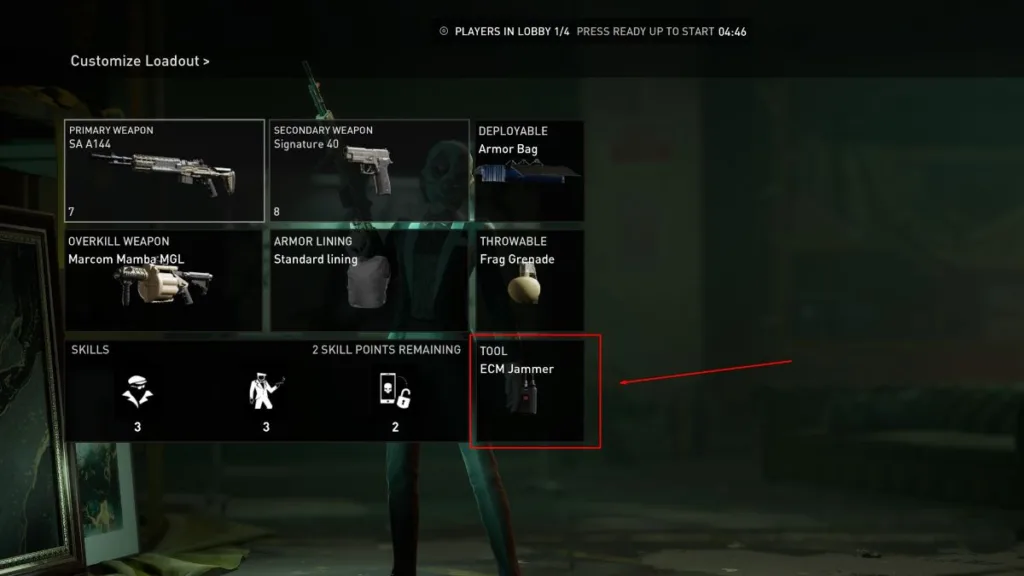Open the ECM Jammer tool slot
Screen dimensions: 1024x576
coord(535,392)
